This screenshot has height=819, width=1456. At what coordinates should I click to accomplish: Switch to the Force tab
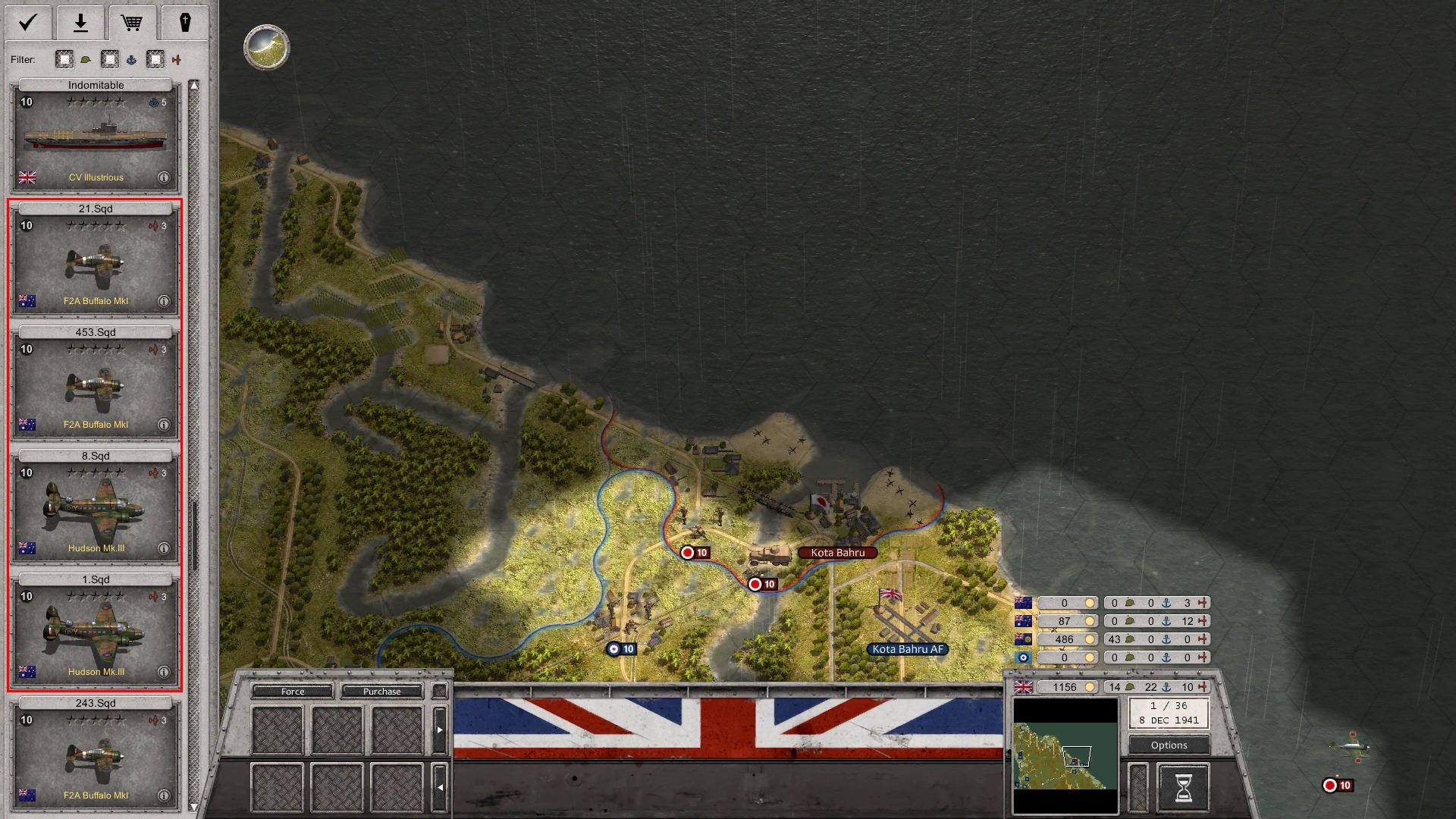coord(291,691)
